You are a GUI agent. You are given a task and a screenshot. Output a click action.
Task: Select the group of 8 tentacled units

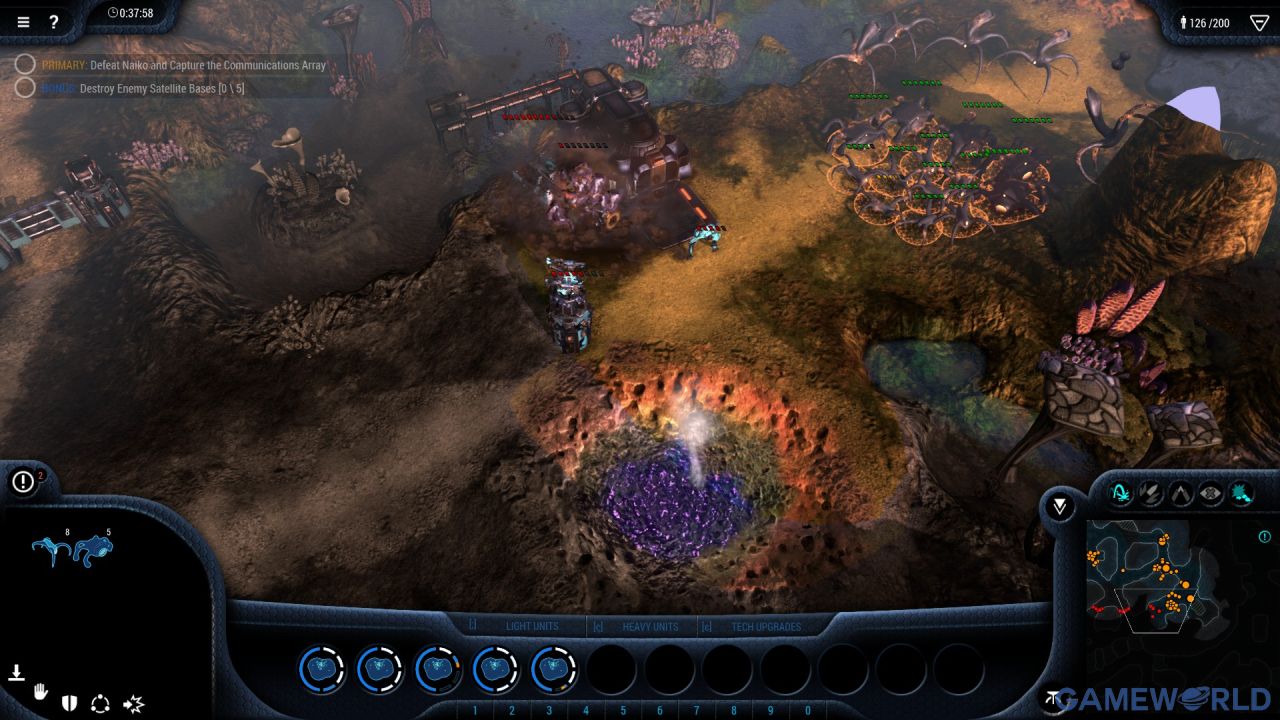coord(51,550)
